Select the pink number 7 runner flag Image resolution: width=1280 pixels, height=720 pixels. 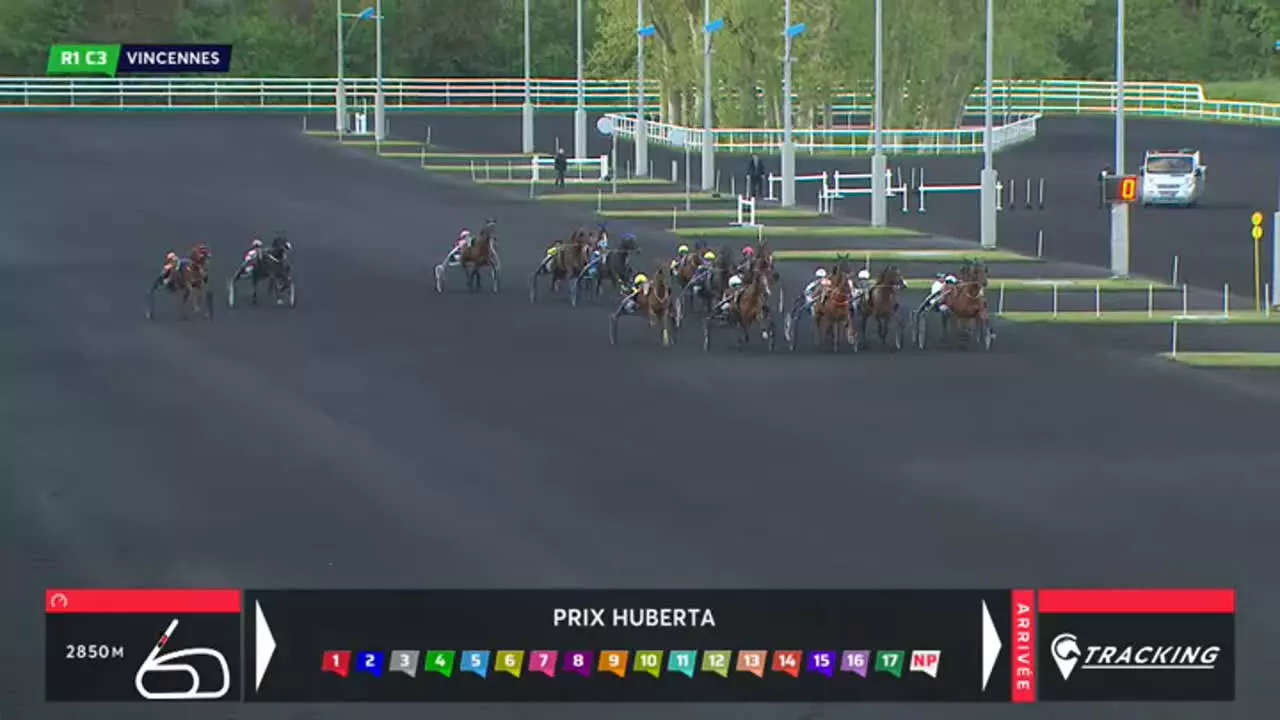click(543, 662)
